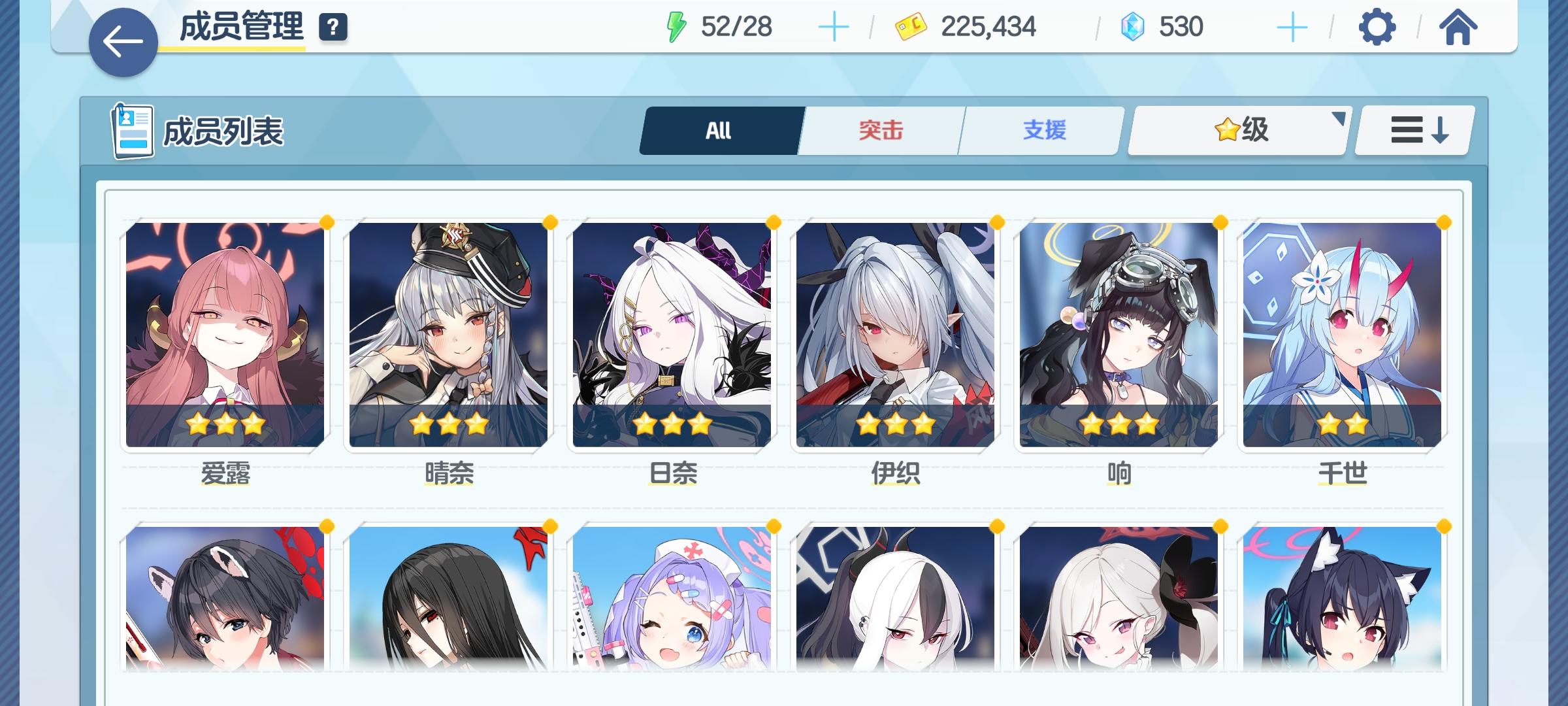The height and width of the screenshot is (706, 1568).
Task: Open help via the question mark icon
Action: click(333, 27)
